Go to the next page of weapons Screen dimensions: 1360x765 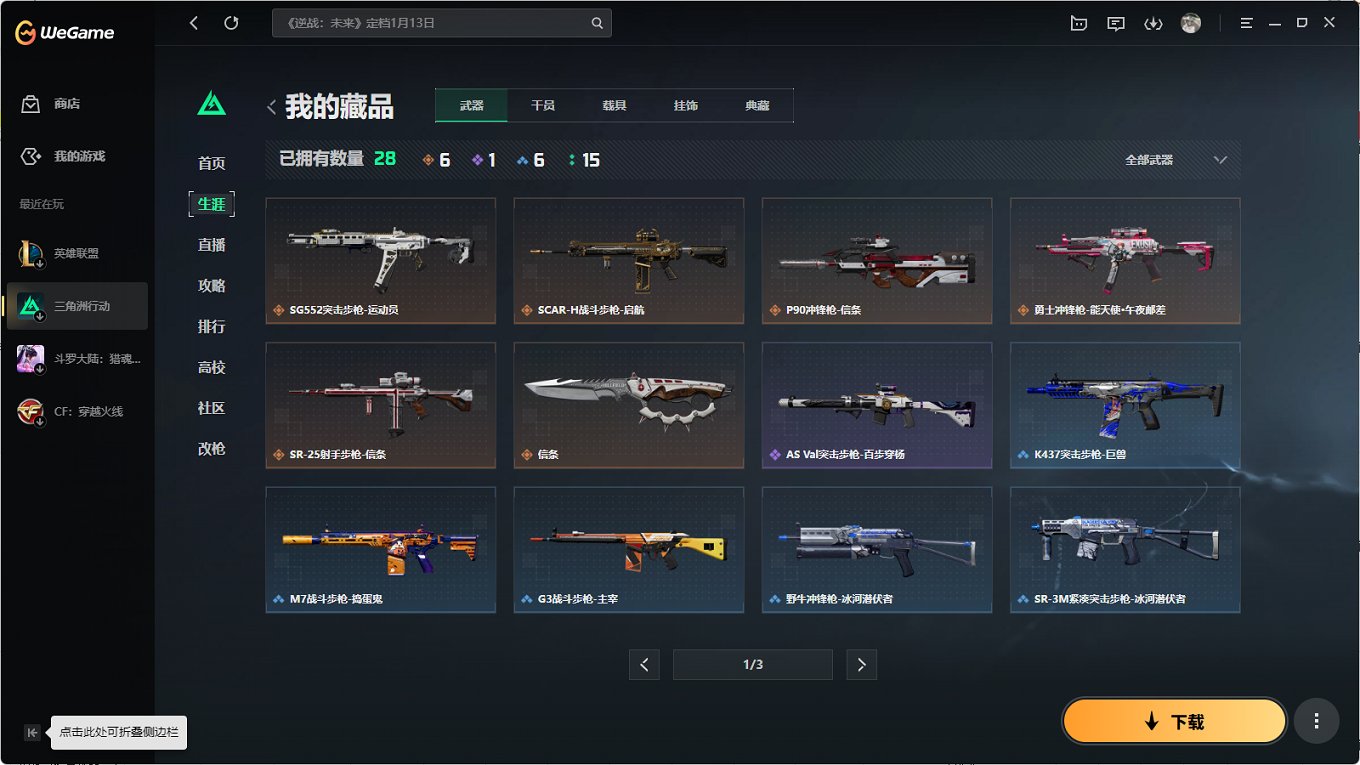pos(861,664)
